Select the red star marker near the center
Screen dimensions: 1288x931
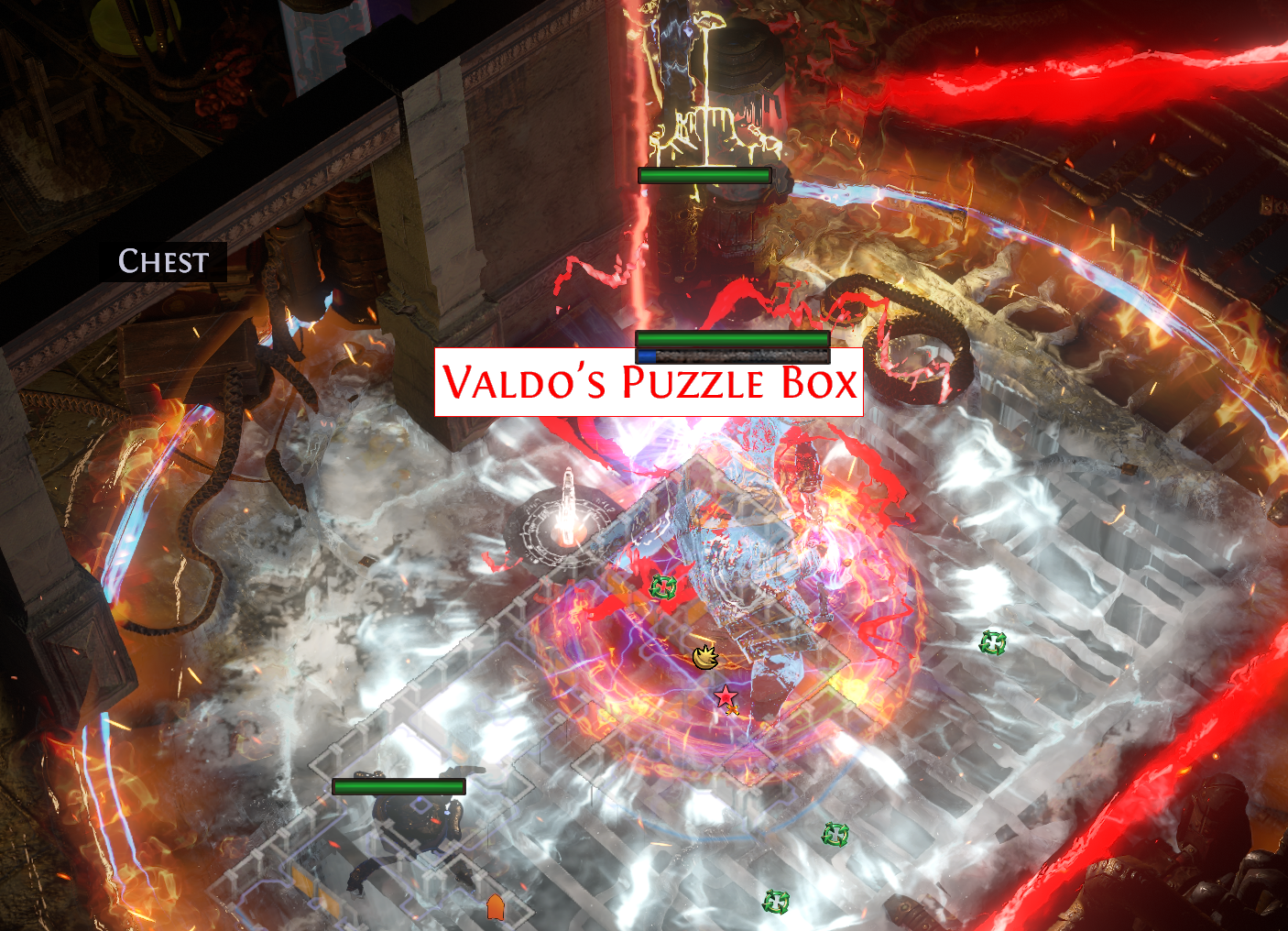(725, 698)
